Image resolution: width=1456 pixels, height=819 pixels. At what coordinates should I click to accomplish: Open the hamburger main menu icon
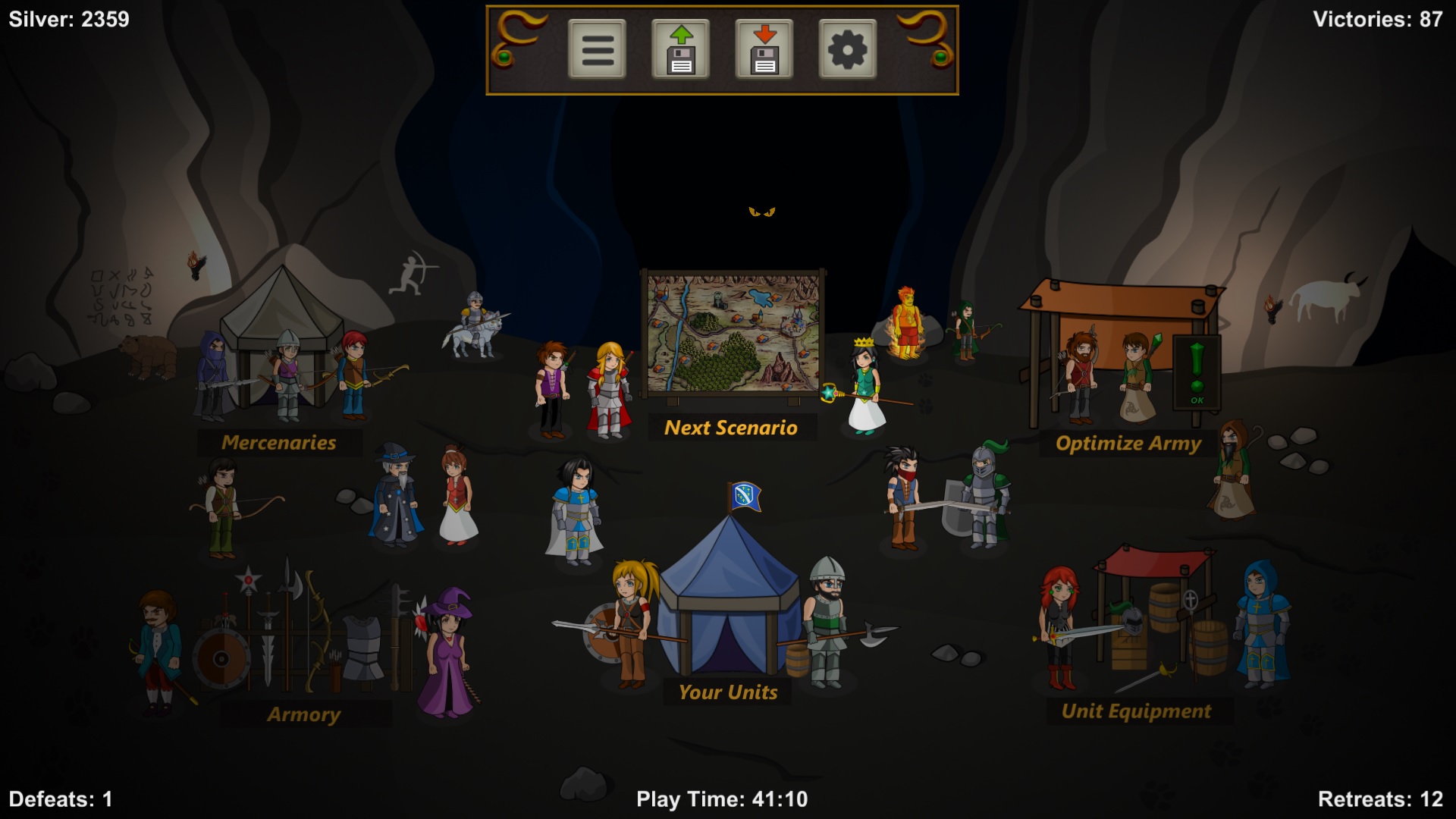tap(596, 49)
